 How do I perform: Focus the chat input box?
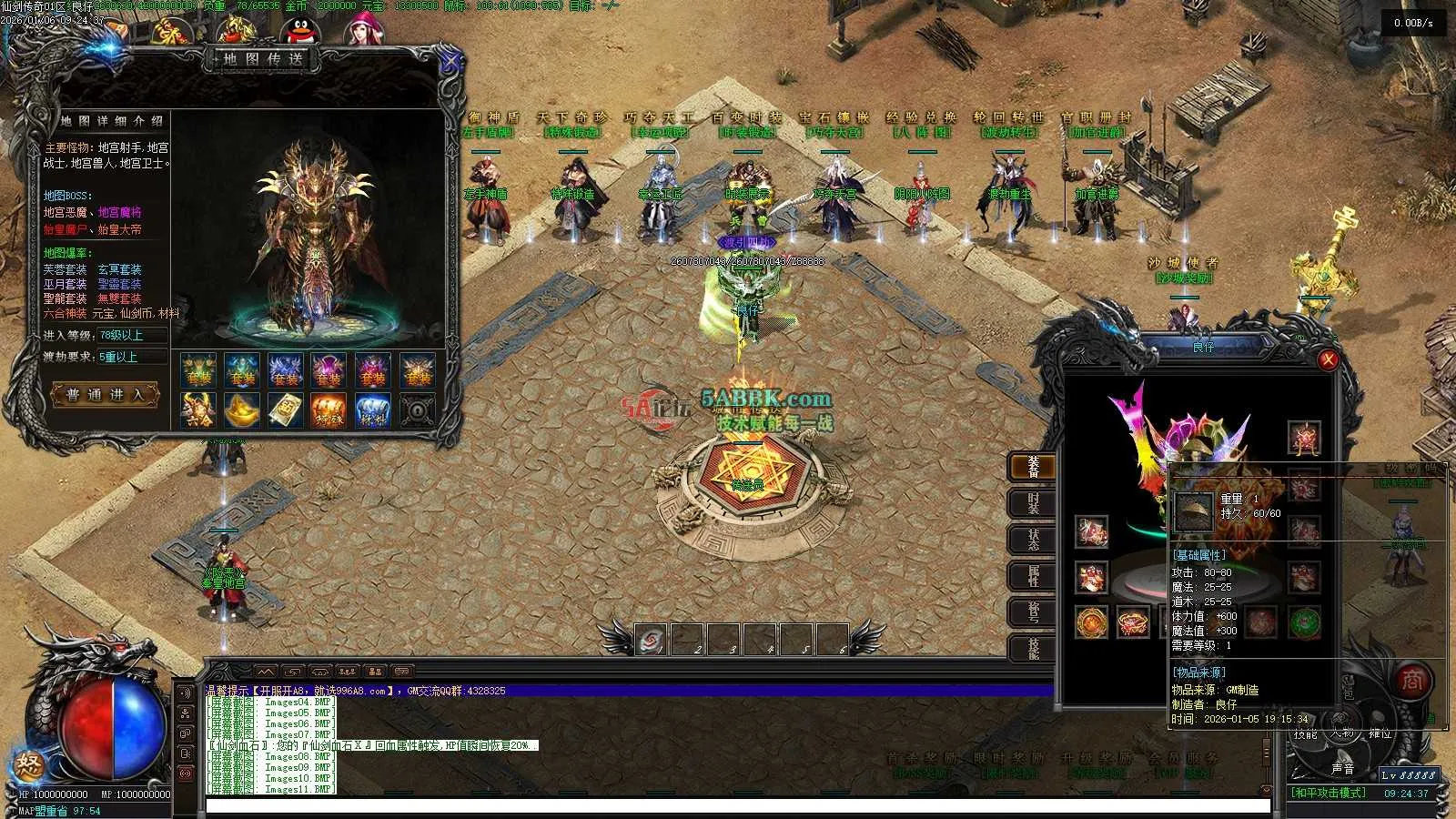(737, 806)
